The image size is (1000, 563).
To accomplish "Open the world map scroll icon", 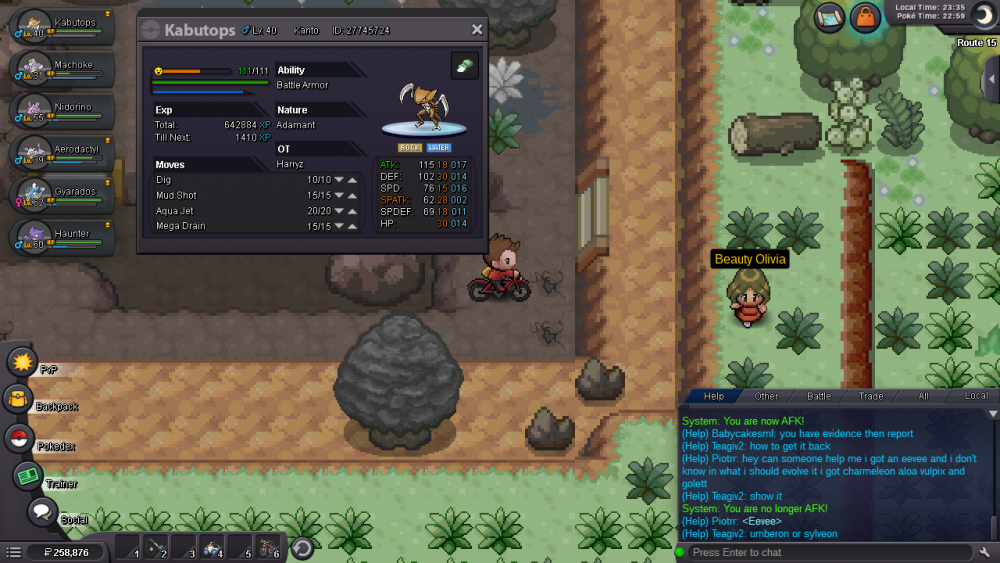I will (x=829, y=18).
